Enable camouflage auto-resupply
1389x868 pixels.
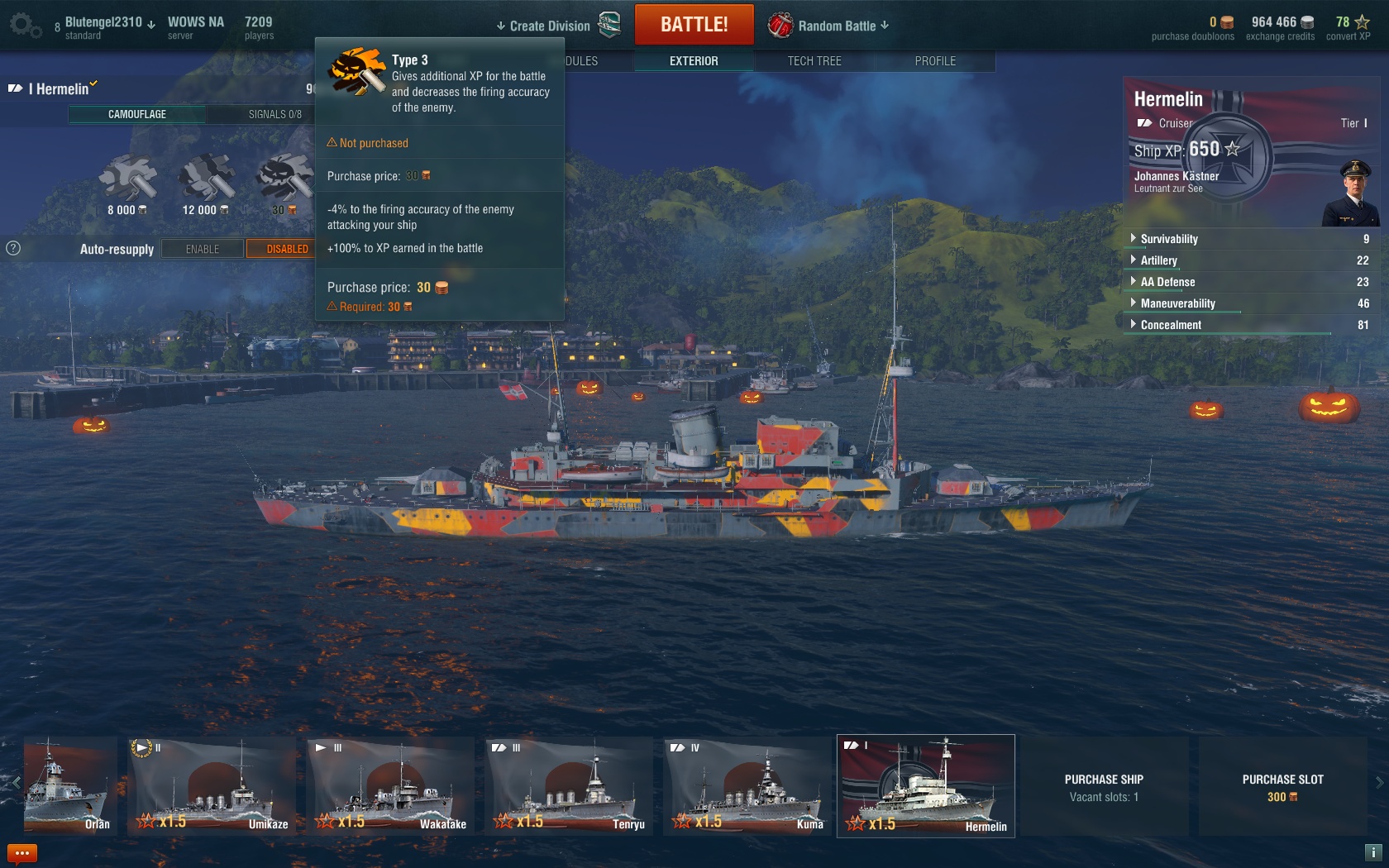point(203,249)
